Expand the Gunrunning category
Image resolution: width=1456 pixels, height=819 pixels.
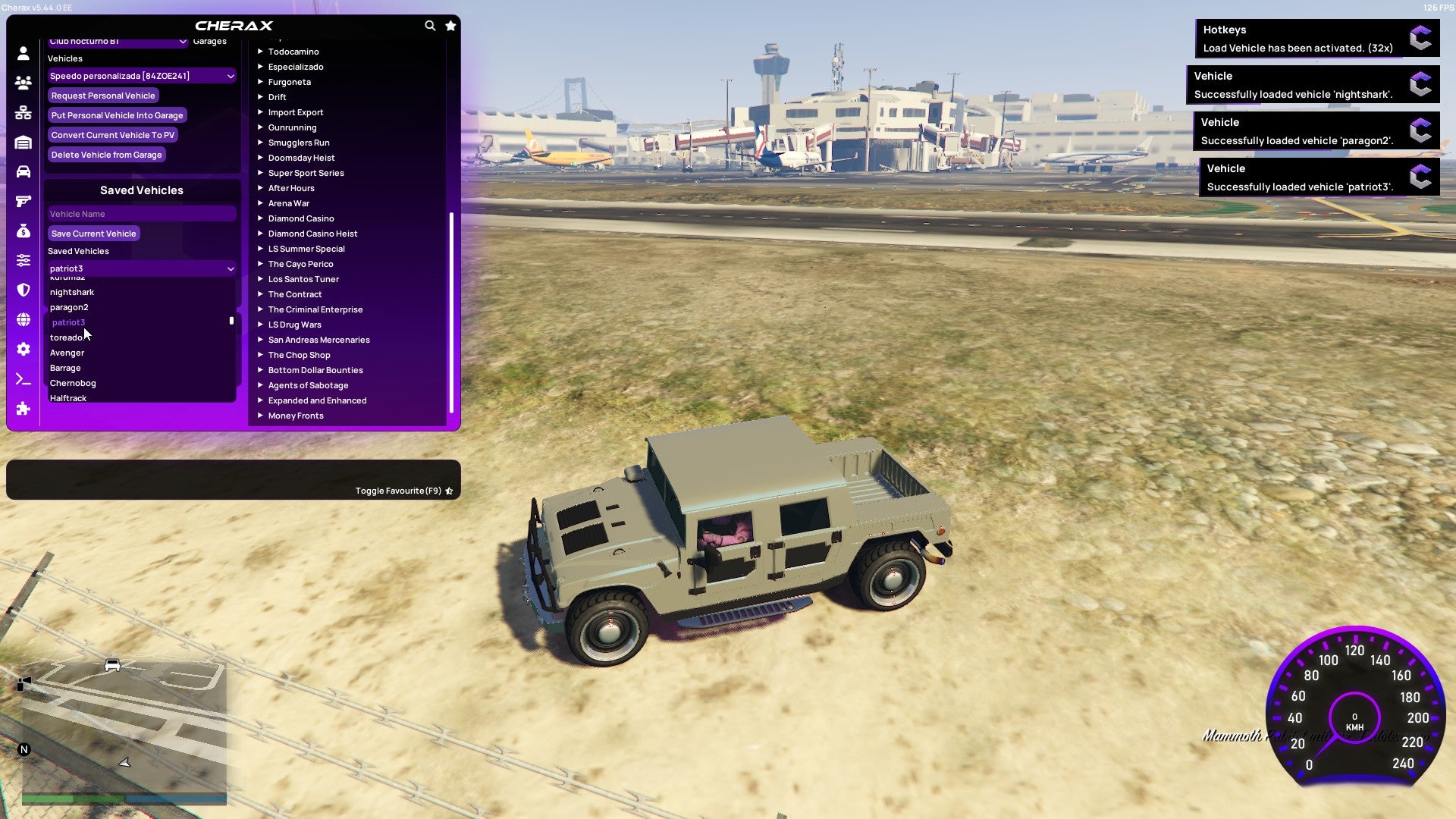(x=293, y=127)
